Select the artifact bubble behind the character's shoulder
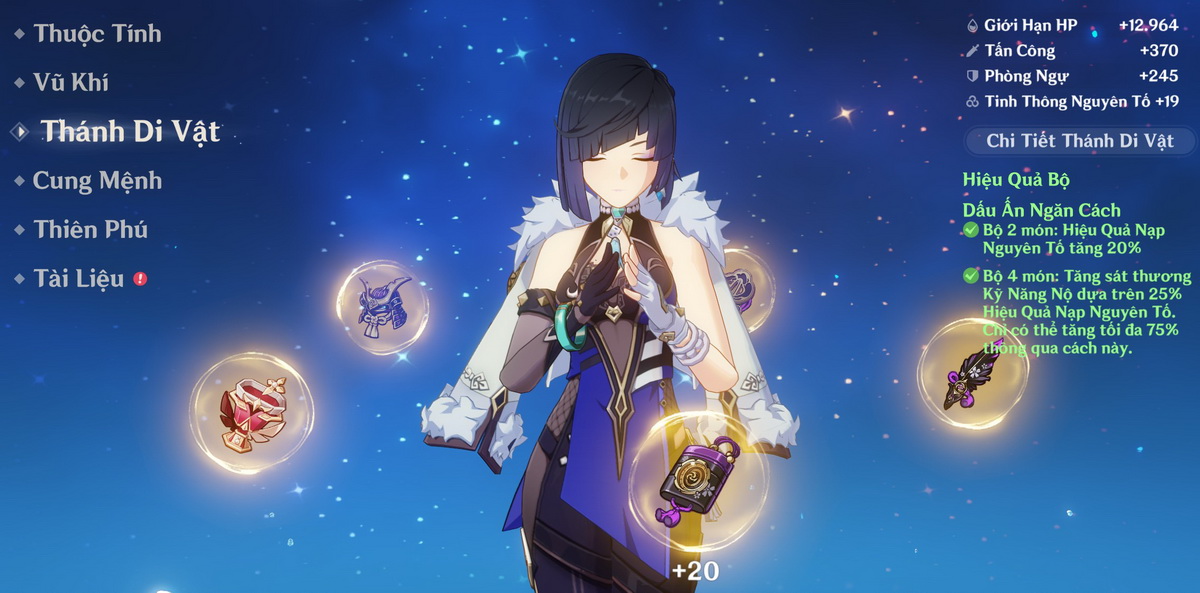Image resolution: width=1200 pixels, height=593 pixels. click(747, 287)
